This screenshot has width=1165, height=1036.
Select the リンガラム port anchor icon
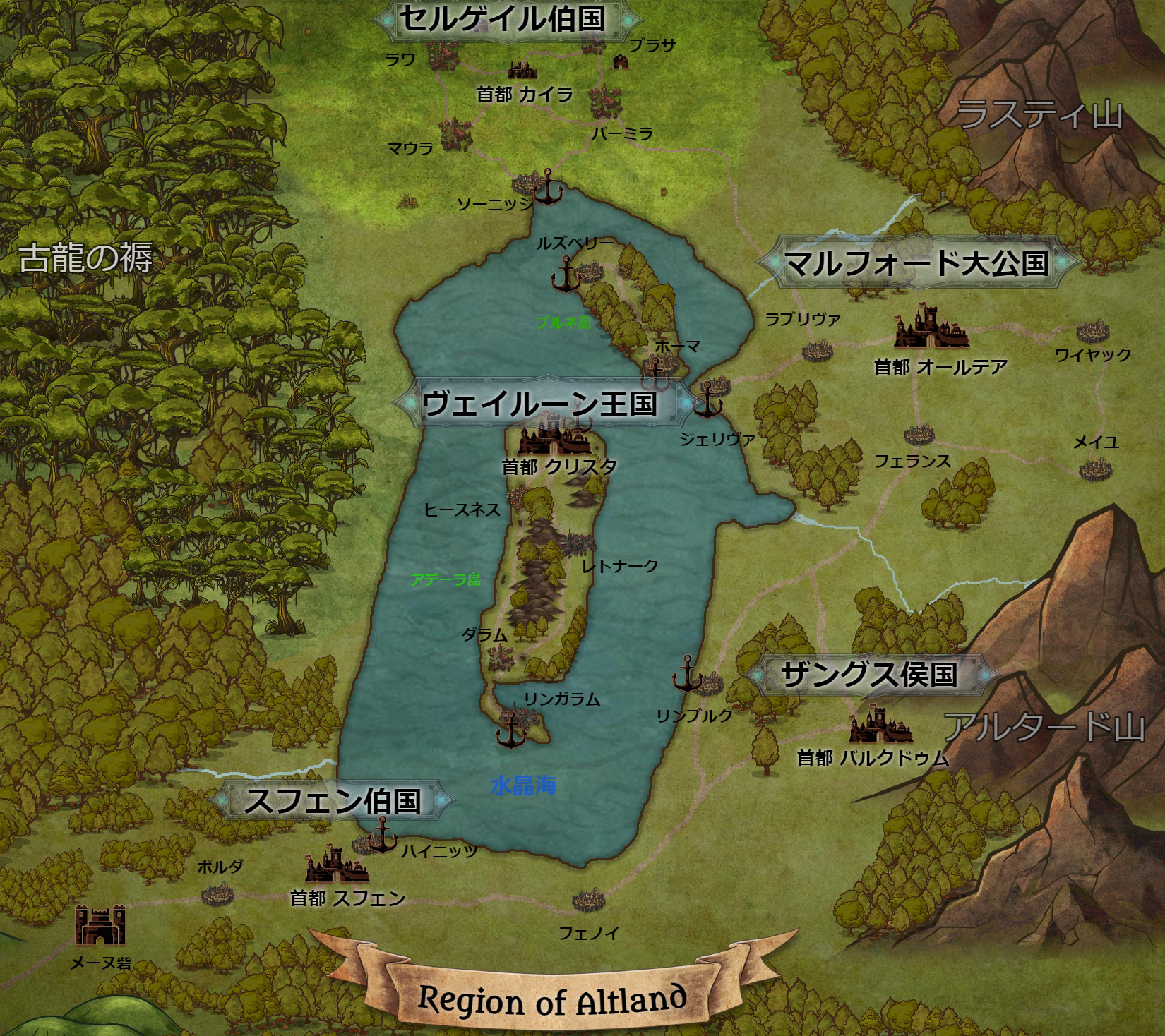[510, 729]
